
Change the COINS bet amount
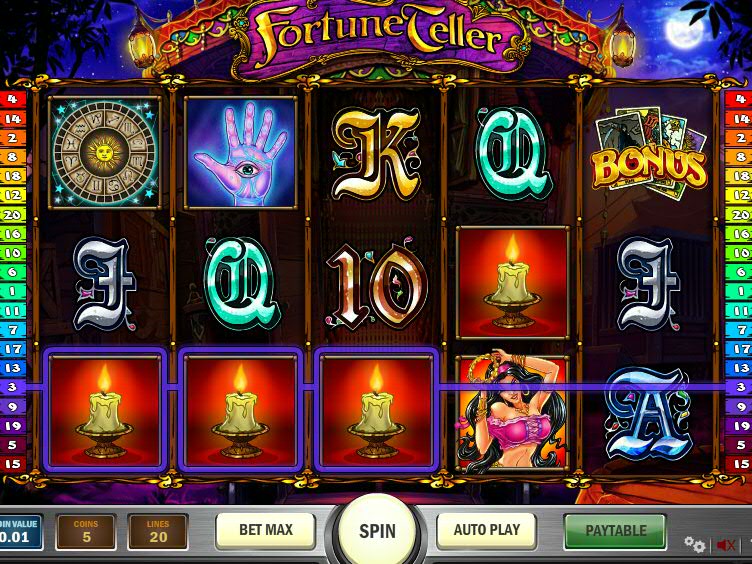[86, 532]
